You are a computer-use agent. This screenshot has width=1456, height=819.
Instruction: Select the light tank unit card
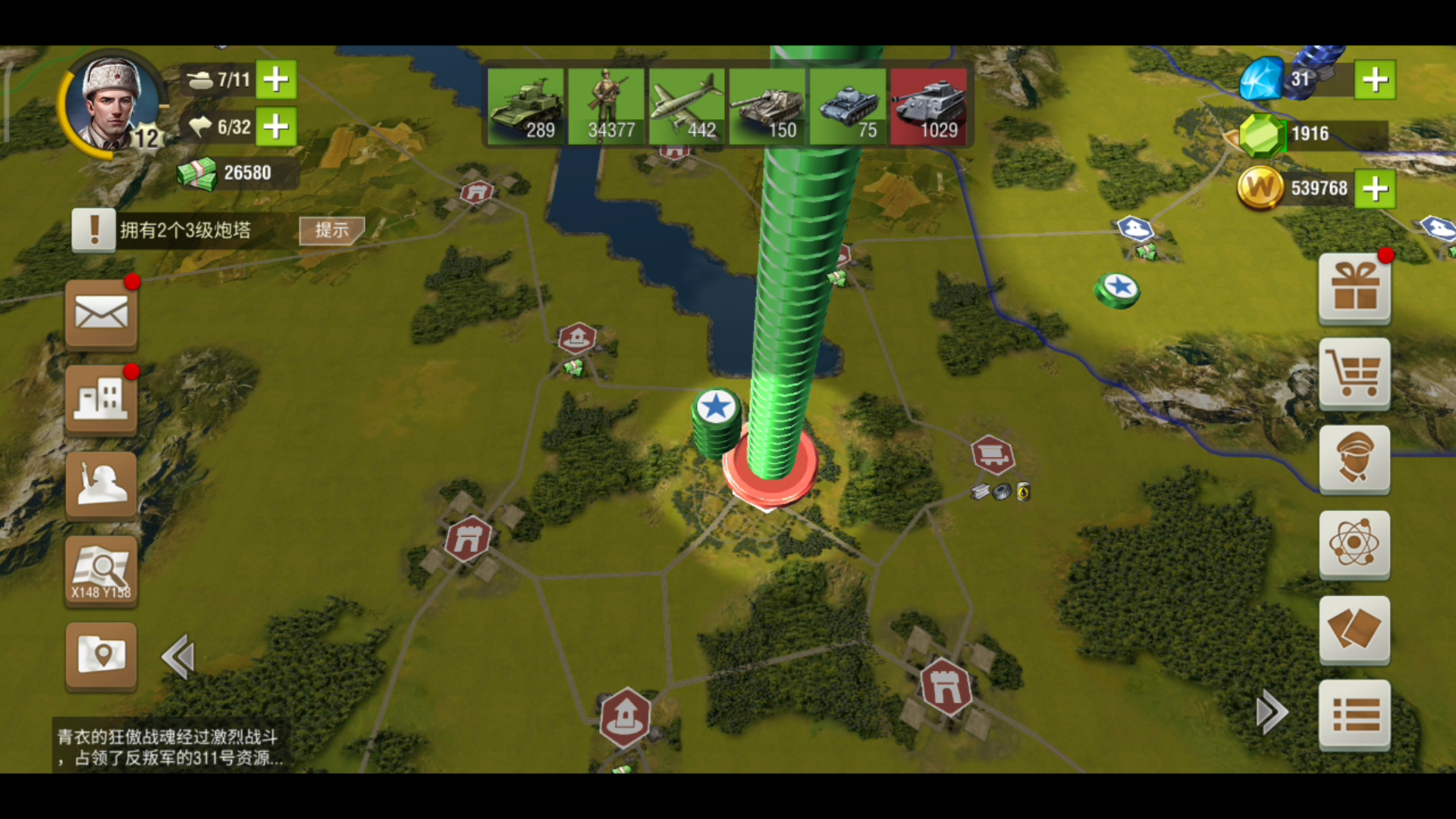[x=526, y=105]
